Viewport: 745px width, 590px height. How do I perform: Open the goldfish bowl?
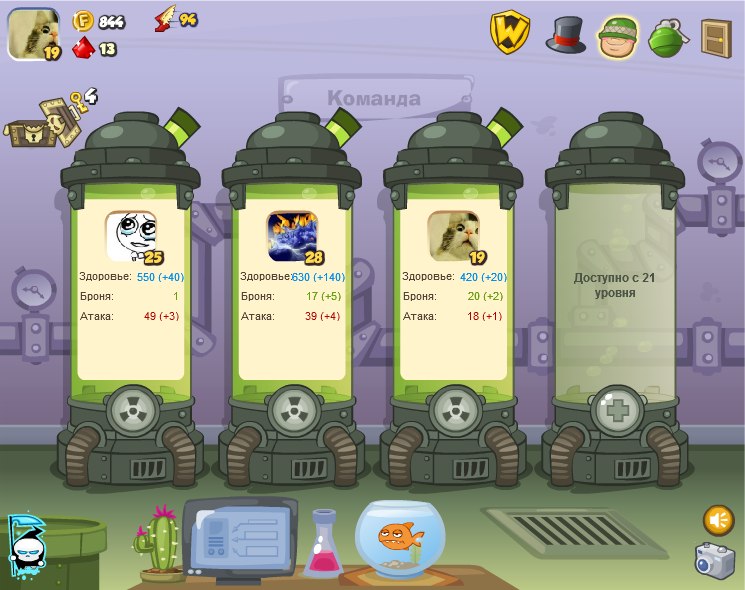[x=401, y=539]
